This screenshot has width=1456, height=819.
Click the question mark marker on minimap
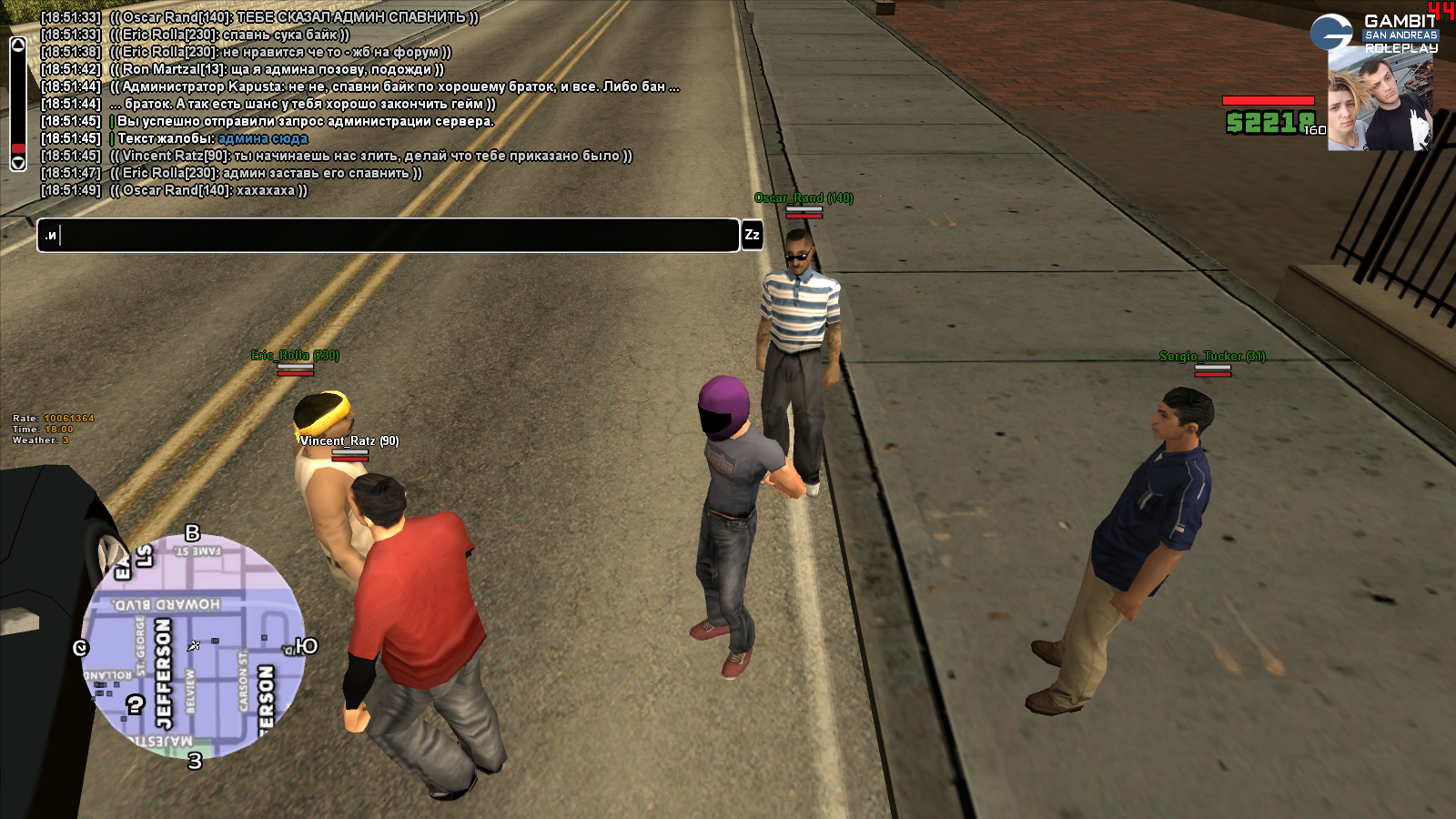pos(136,704)
